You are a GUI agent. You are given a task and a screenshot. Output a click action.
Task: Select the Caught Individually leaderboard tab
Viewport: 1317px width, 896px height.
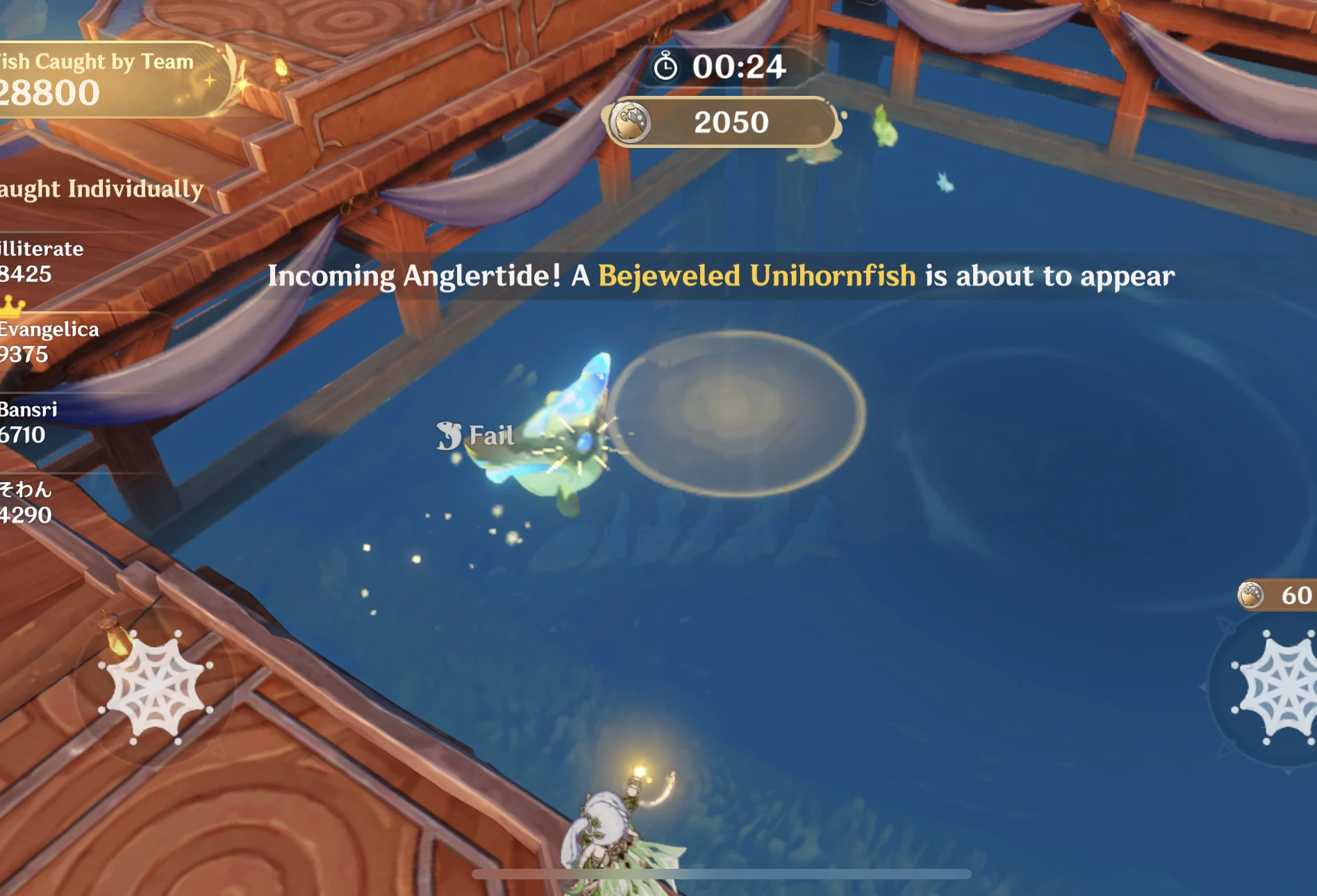101,188
